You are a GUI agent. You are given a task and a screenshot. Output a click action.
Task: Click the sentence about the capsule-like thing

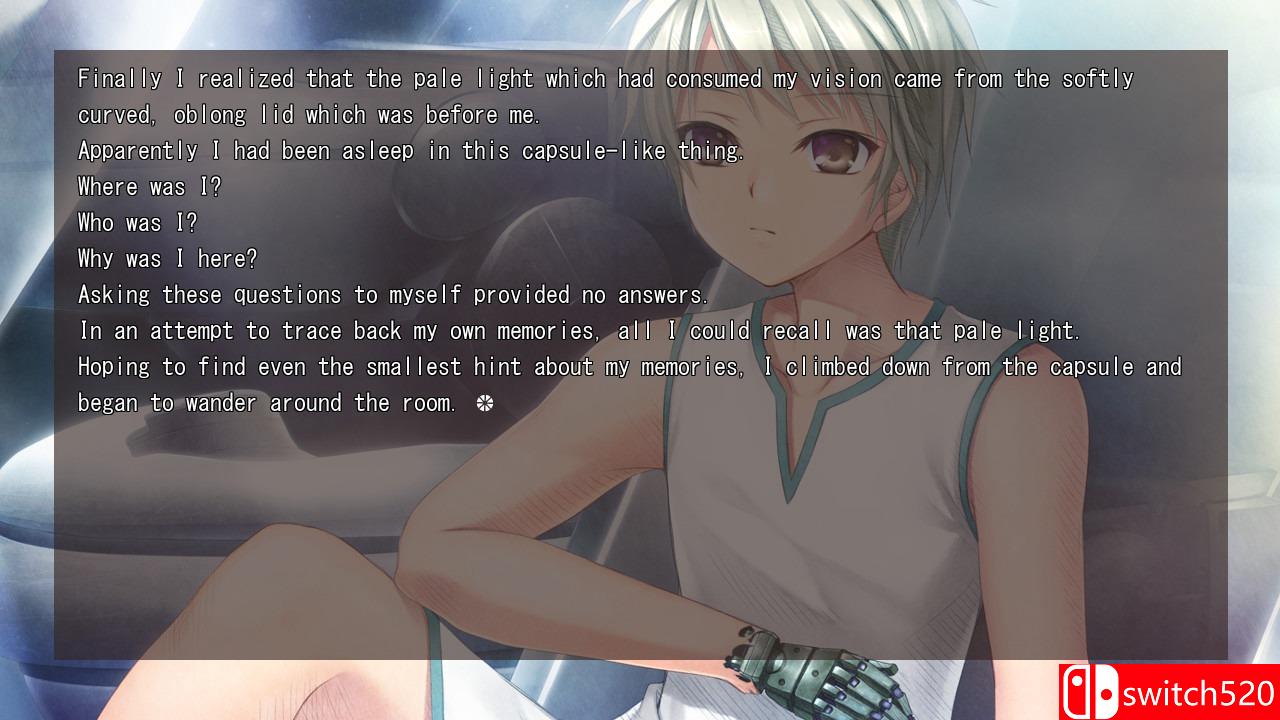410,150
